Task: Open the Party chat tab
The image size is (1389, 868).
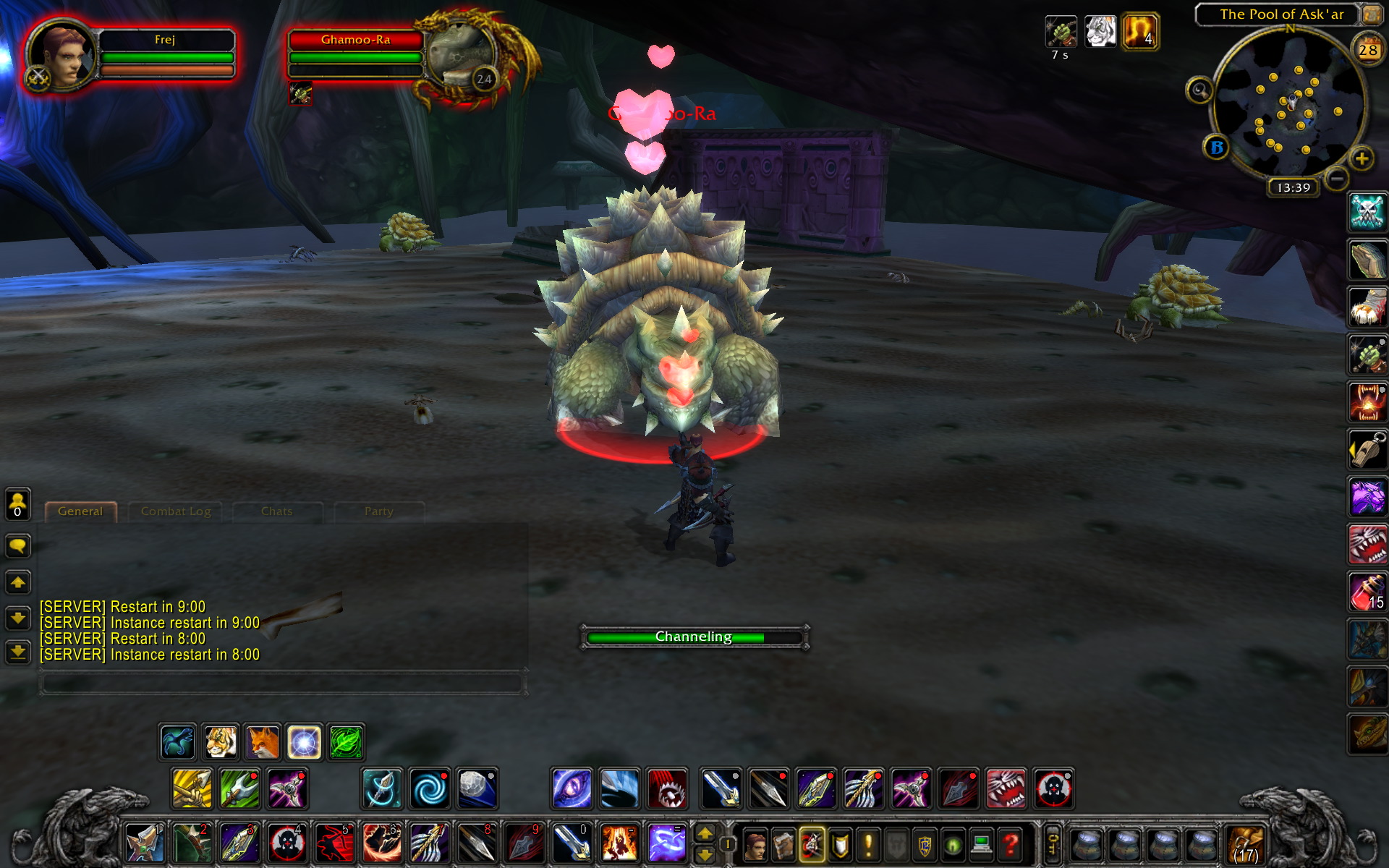Action: (378, 511)
